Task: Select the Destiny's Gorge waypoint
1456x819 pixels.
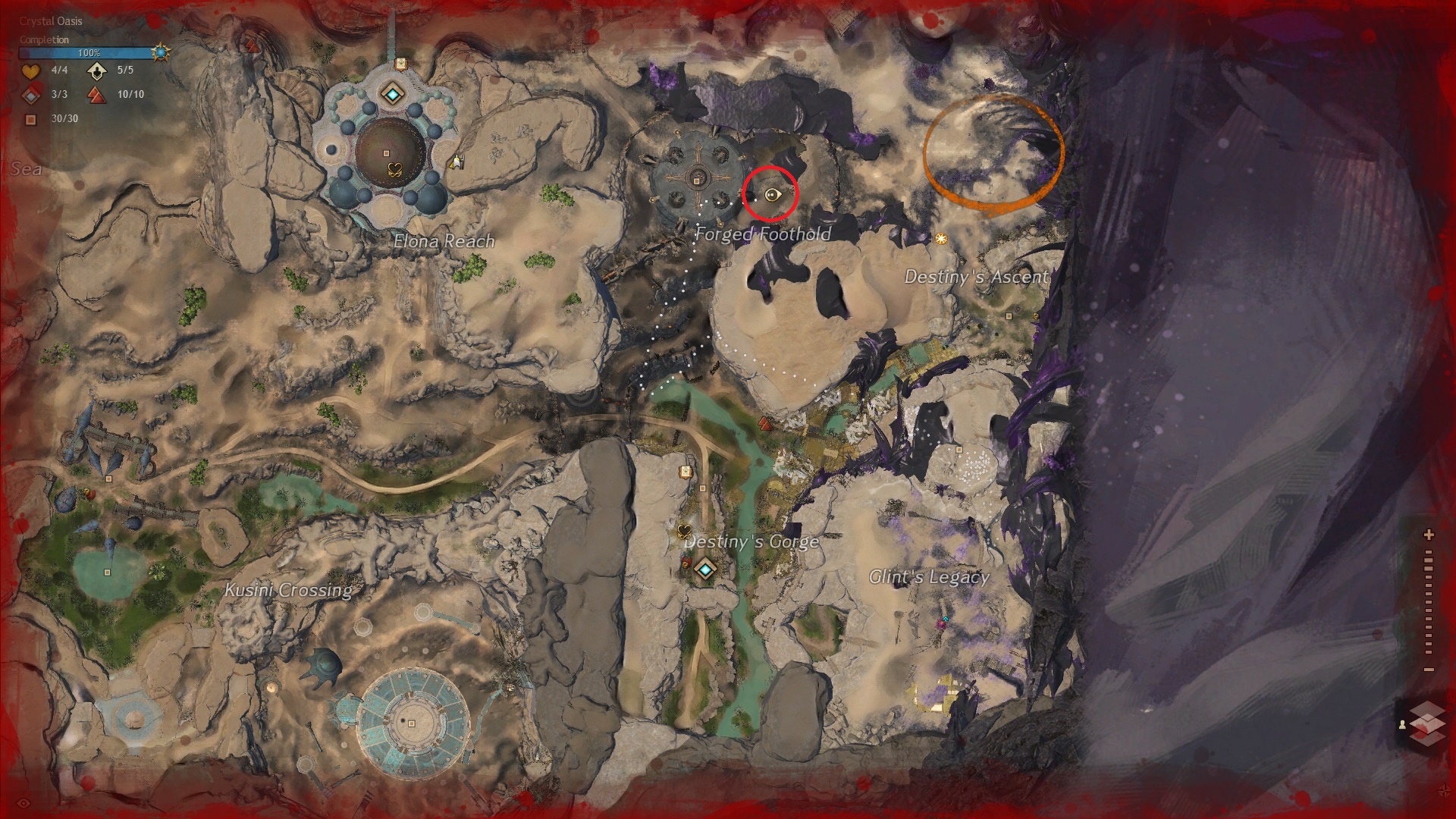Action: coord(706,570)
